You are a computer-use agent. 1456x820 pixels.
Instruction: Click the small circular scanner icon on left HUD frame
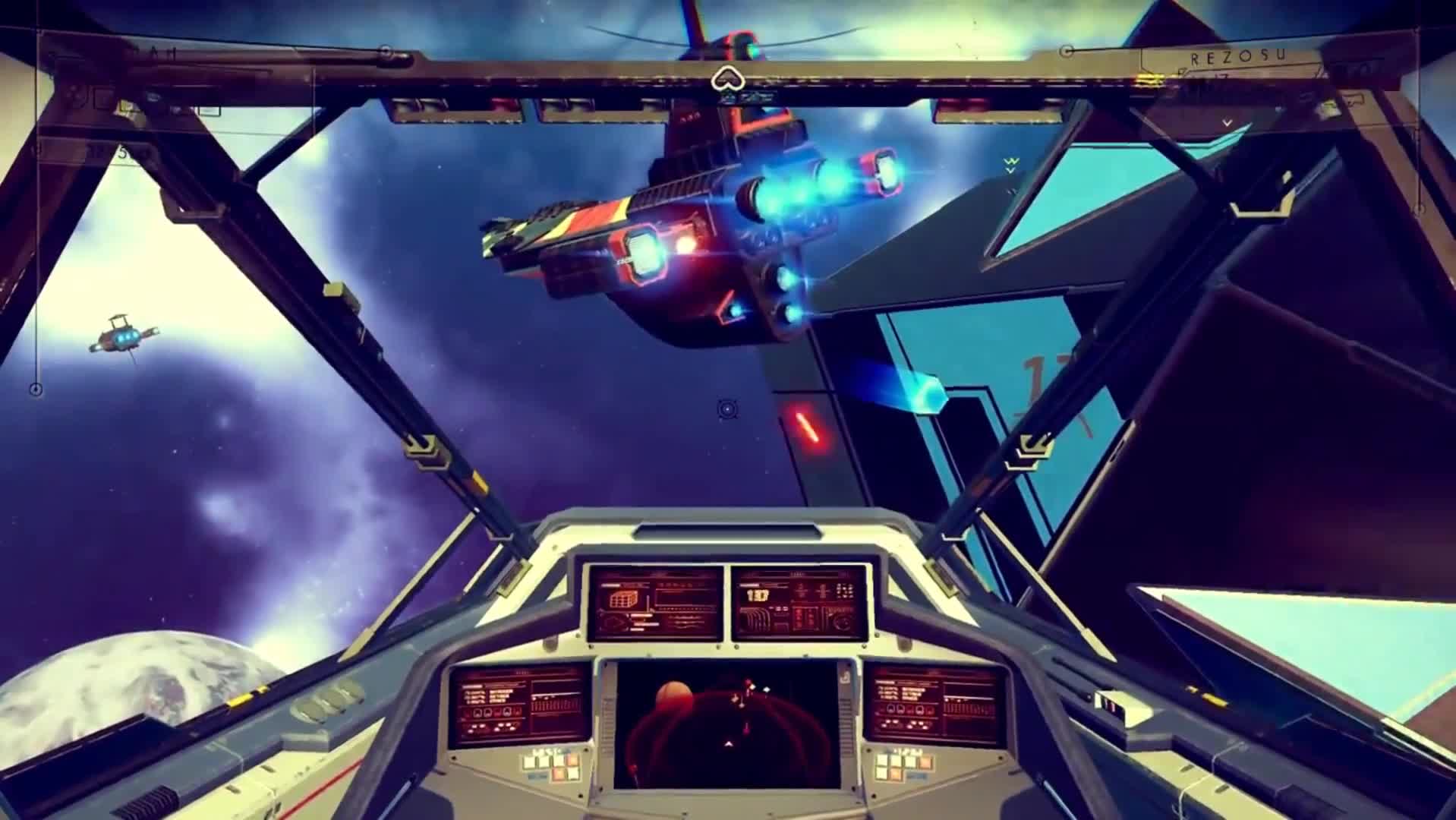coord(34,389)
